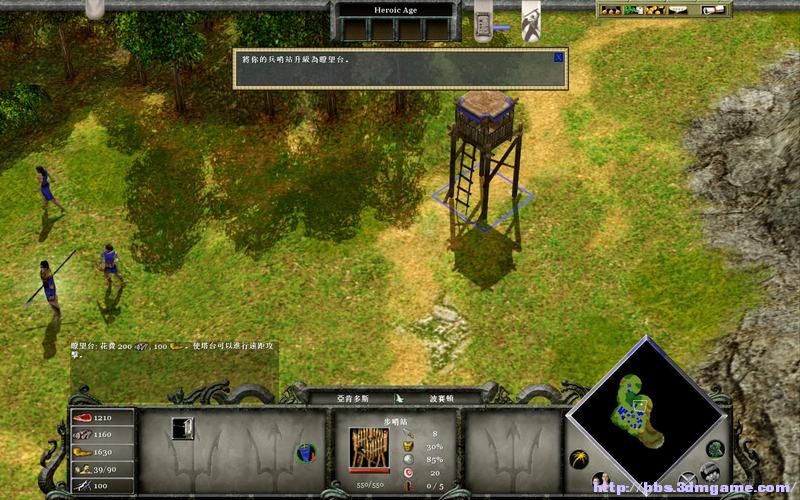Toggle the green round minimap filter button
Image resolution: width=800 pixels, height=500 pixels.
pyautogui.click(x=715, y=448)
